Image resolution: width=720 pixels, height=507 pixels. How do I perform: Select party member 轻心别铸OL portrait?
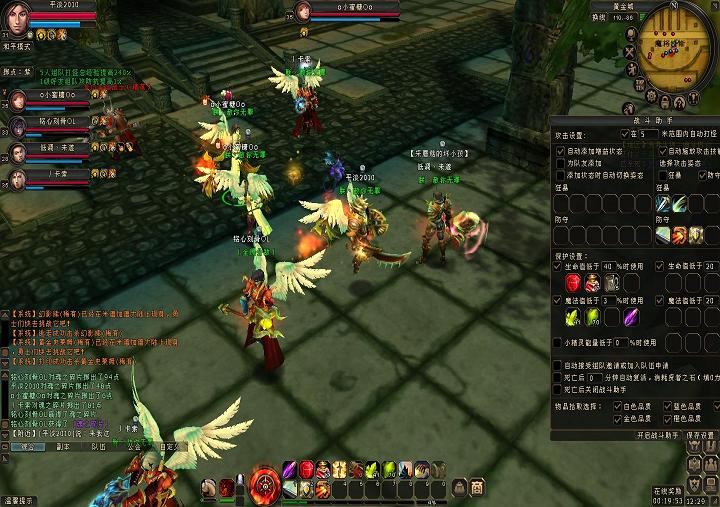tap(18, 127)
